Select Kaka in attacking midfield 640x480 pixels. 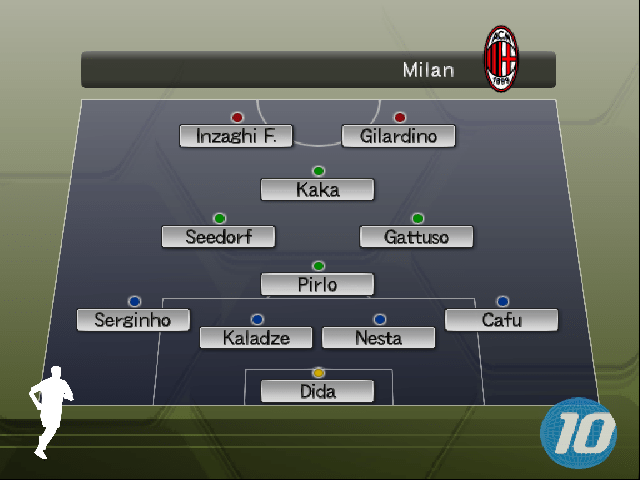317,190
